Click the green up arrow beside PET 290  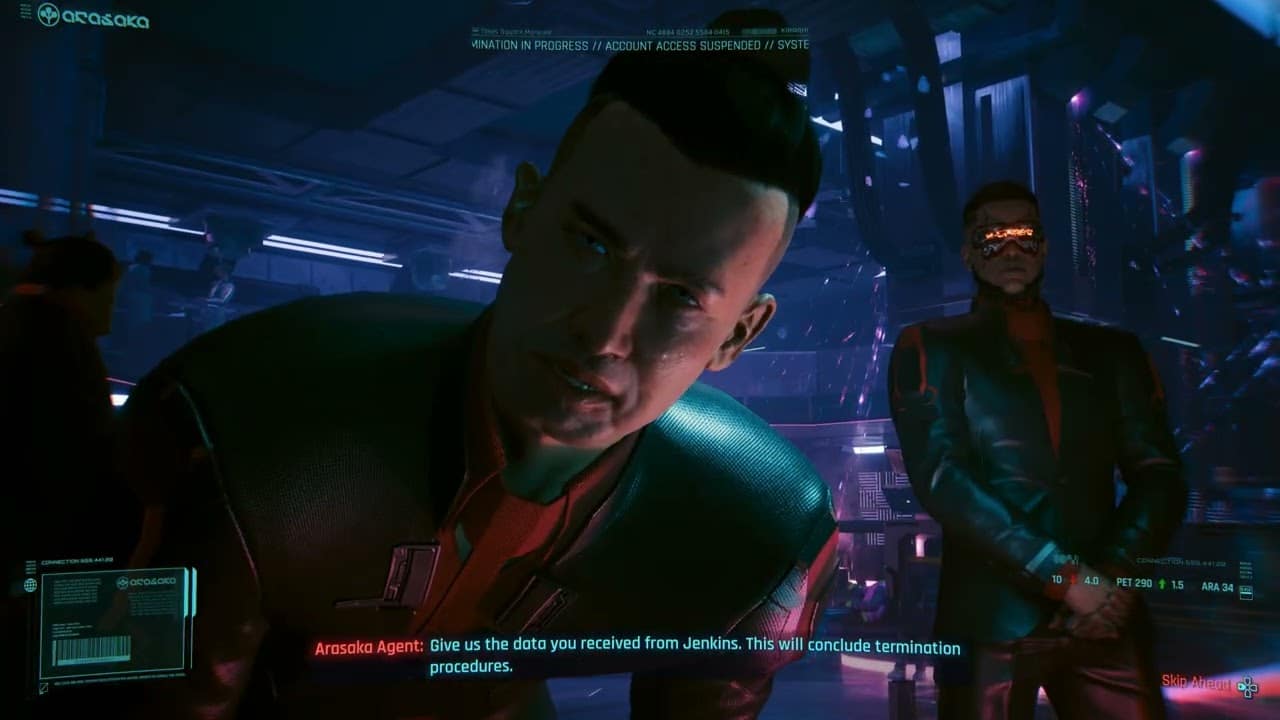coord(1161,583)
